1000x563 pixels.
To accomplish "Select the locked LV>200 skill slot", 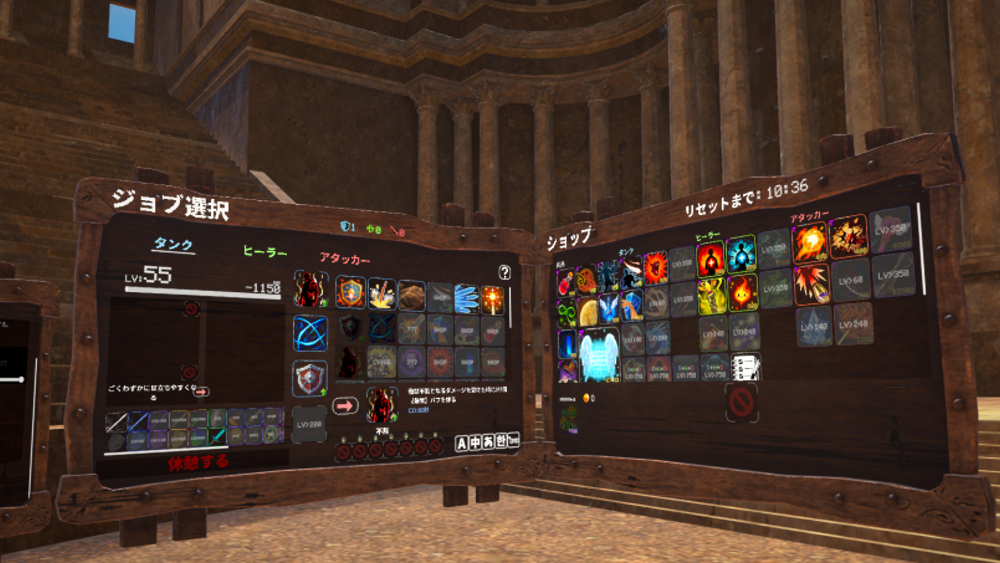I will pyautogui.click(x=309, y=424).
